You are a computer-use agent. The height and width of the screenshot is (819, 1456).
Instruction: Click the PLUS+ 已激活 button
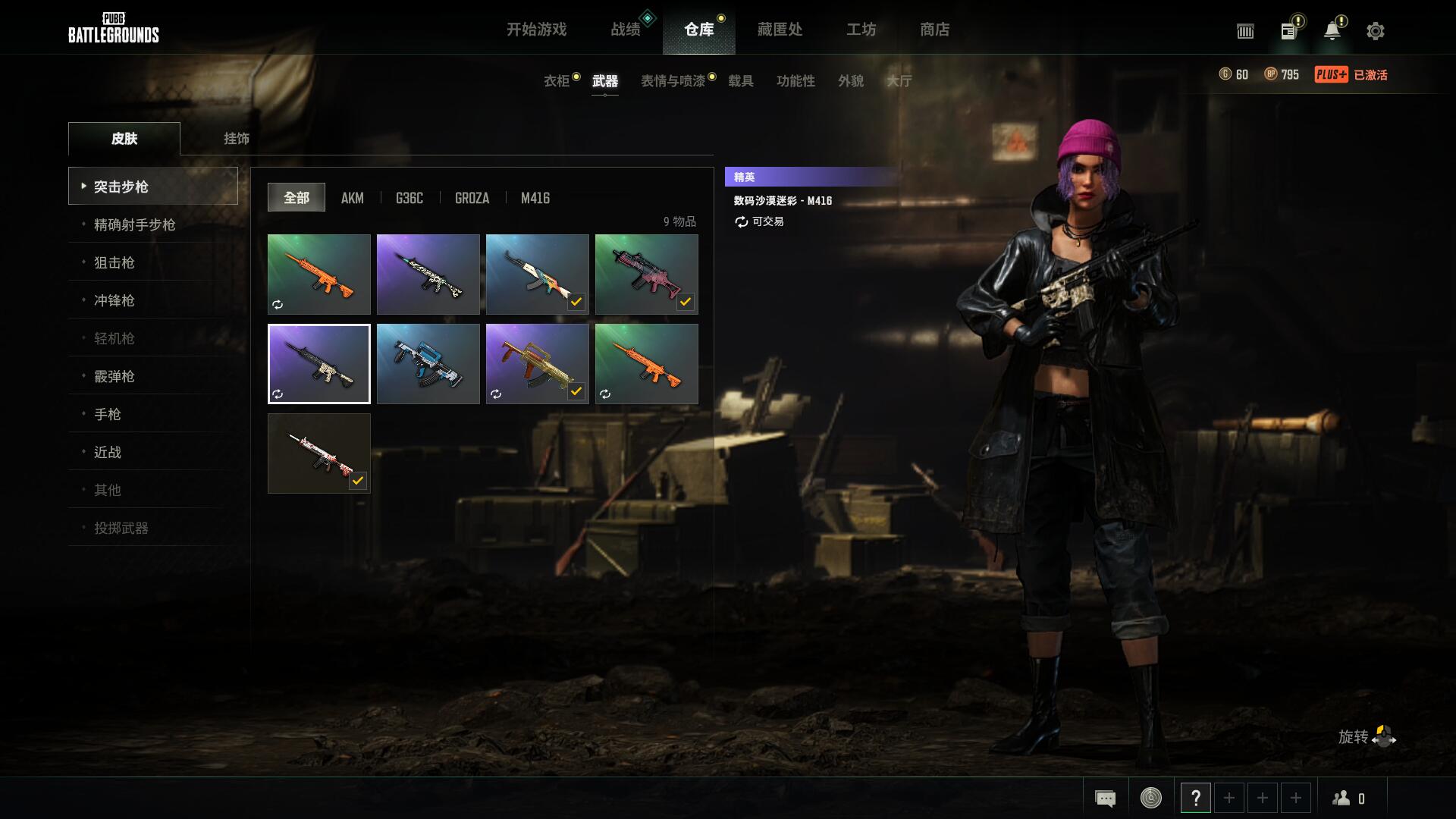tap(1351, 75)
